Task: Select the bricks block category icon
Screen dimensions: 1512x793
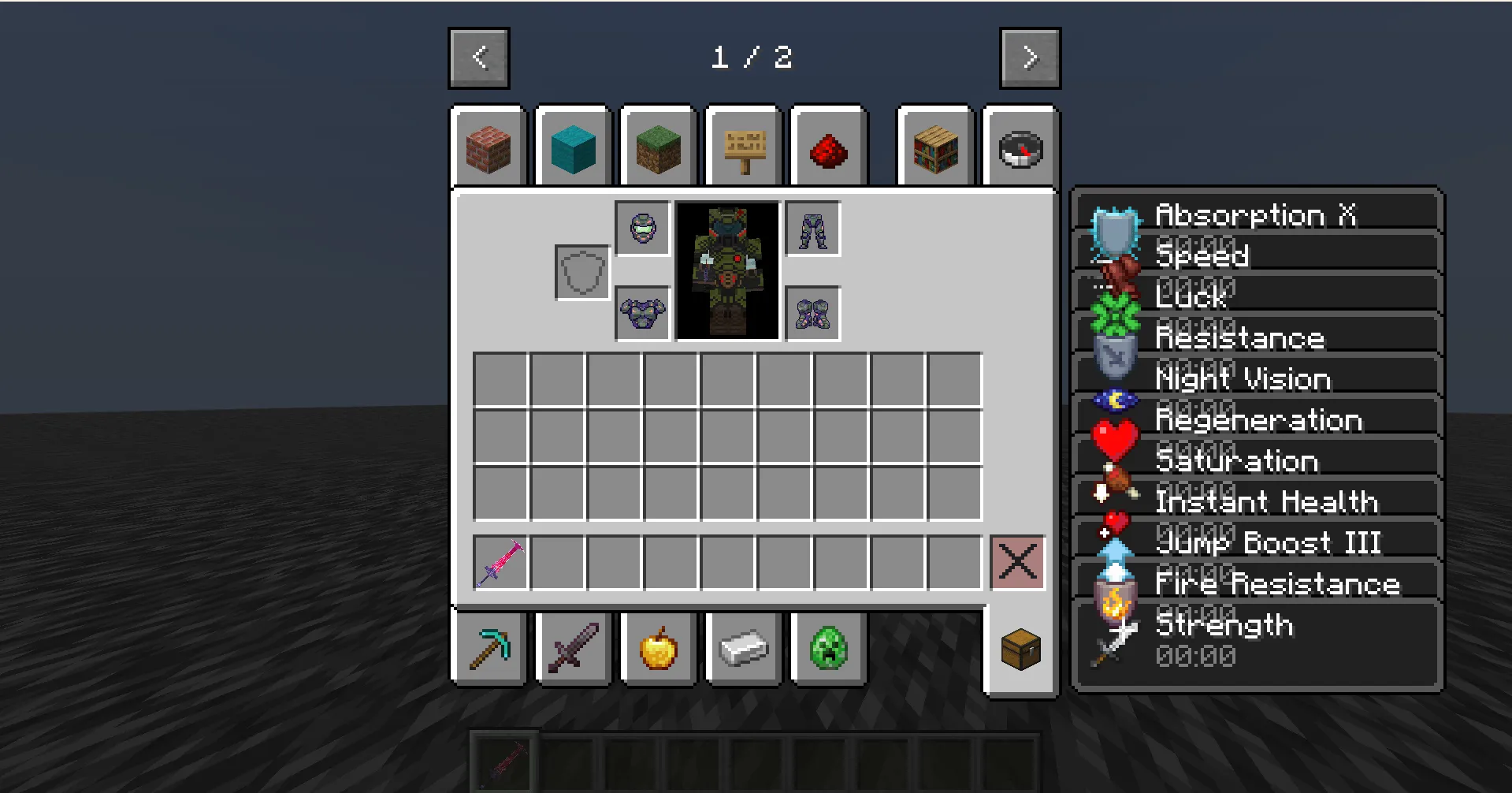Action: 489,147
